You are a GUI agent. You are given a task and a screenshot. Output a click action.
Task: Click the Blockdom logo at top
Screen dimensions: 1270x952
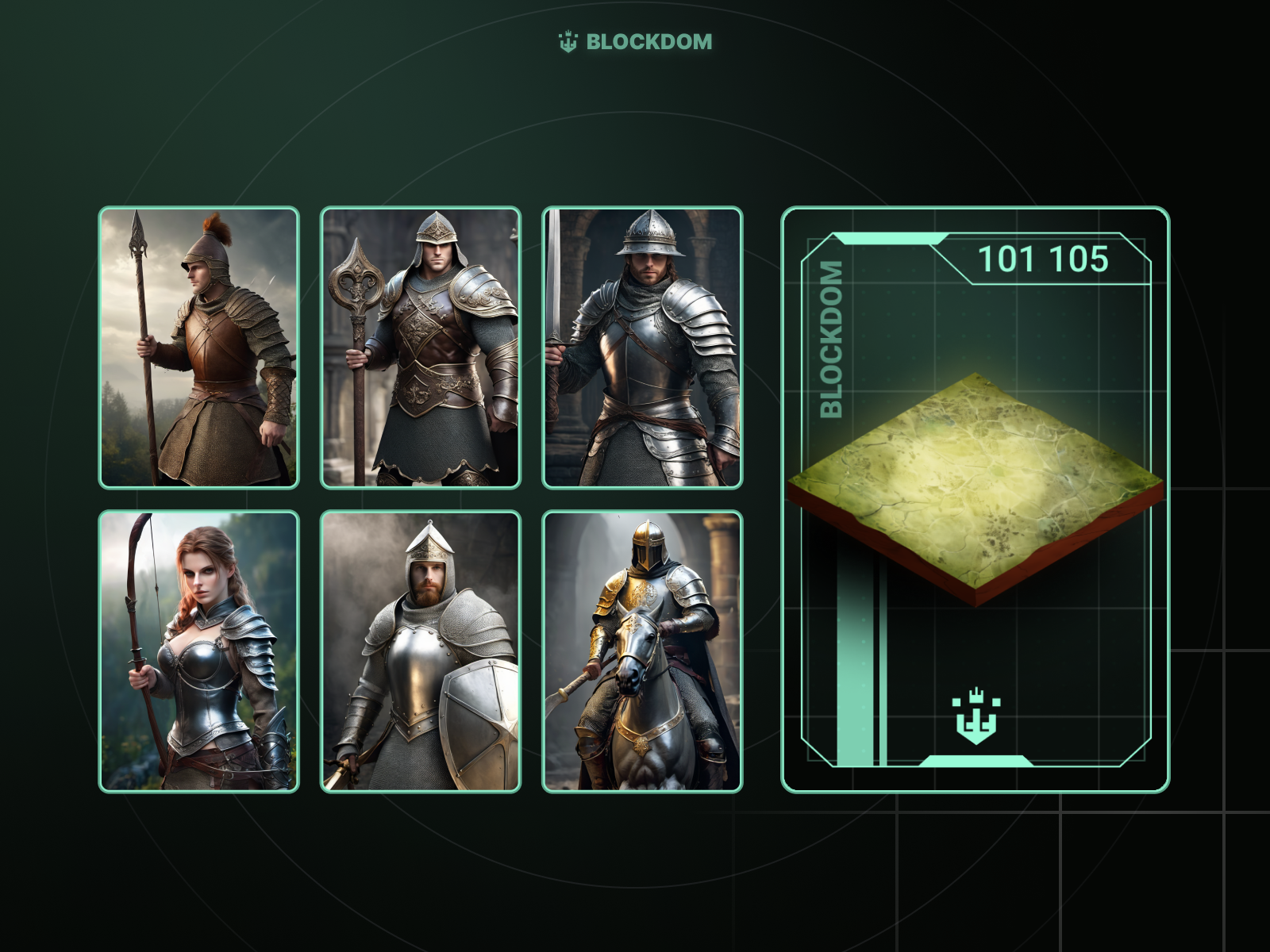click(635, 42)
